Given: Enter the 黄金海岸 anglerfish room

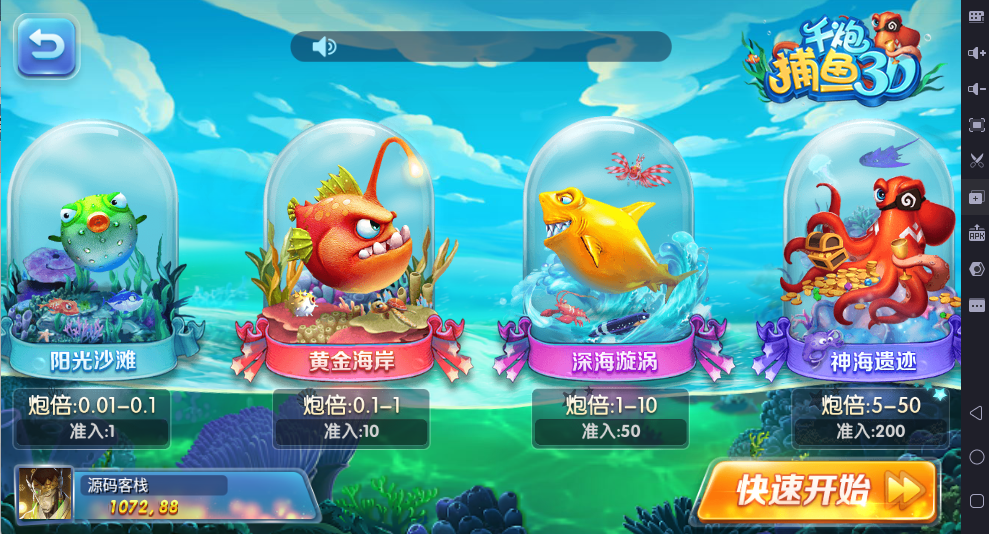Looking at the screenshot, I should point(350,260).
